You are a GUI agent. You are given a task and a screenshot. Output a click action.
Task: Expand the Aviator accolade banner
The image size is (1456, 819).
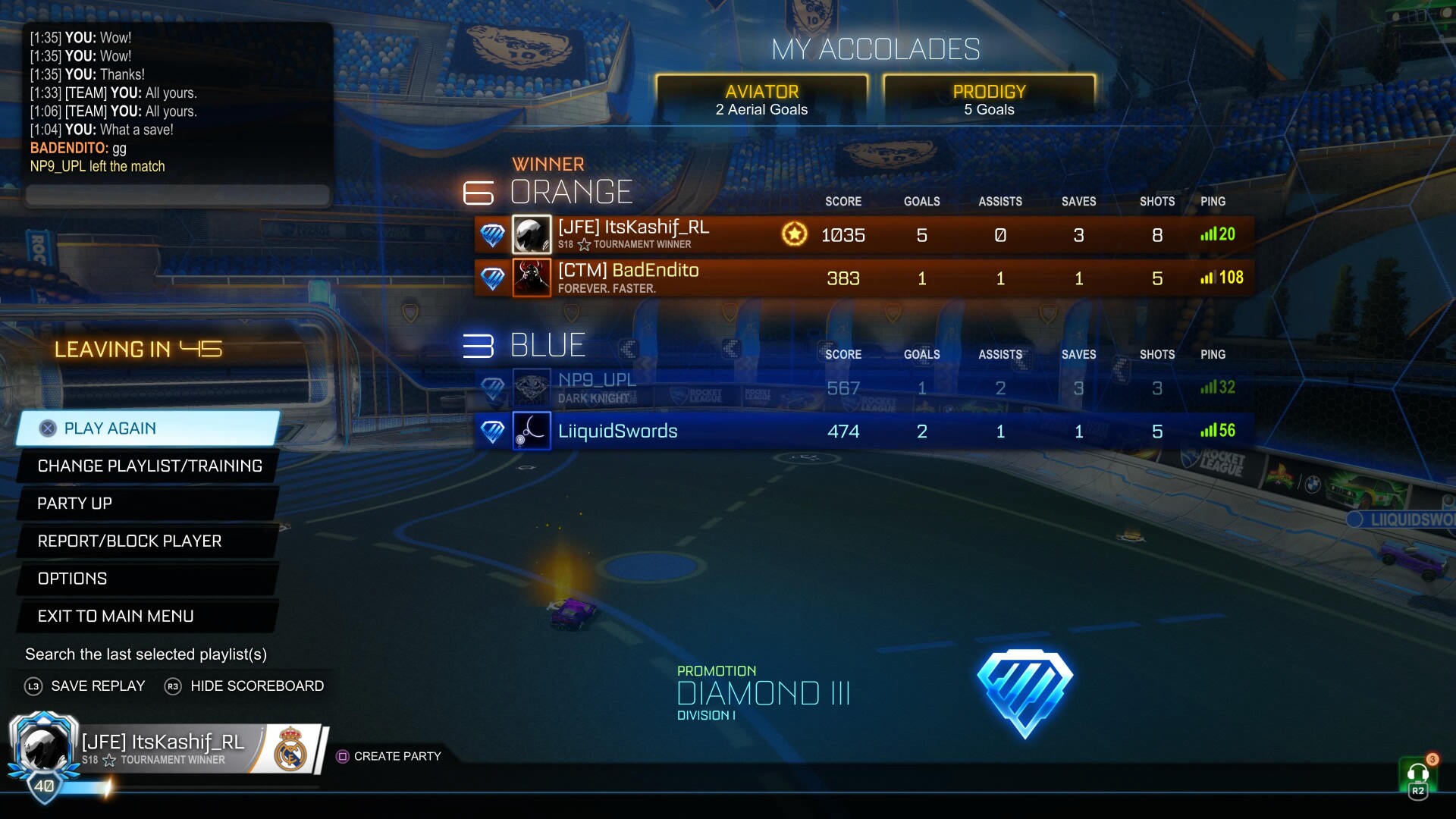761,99
